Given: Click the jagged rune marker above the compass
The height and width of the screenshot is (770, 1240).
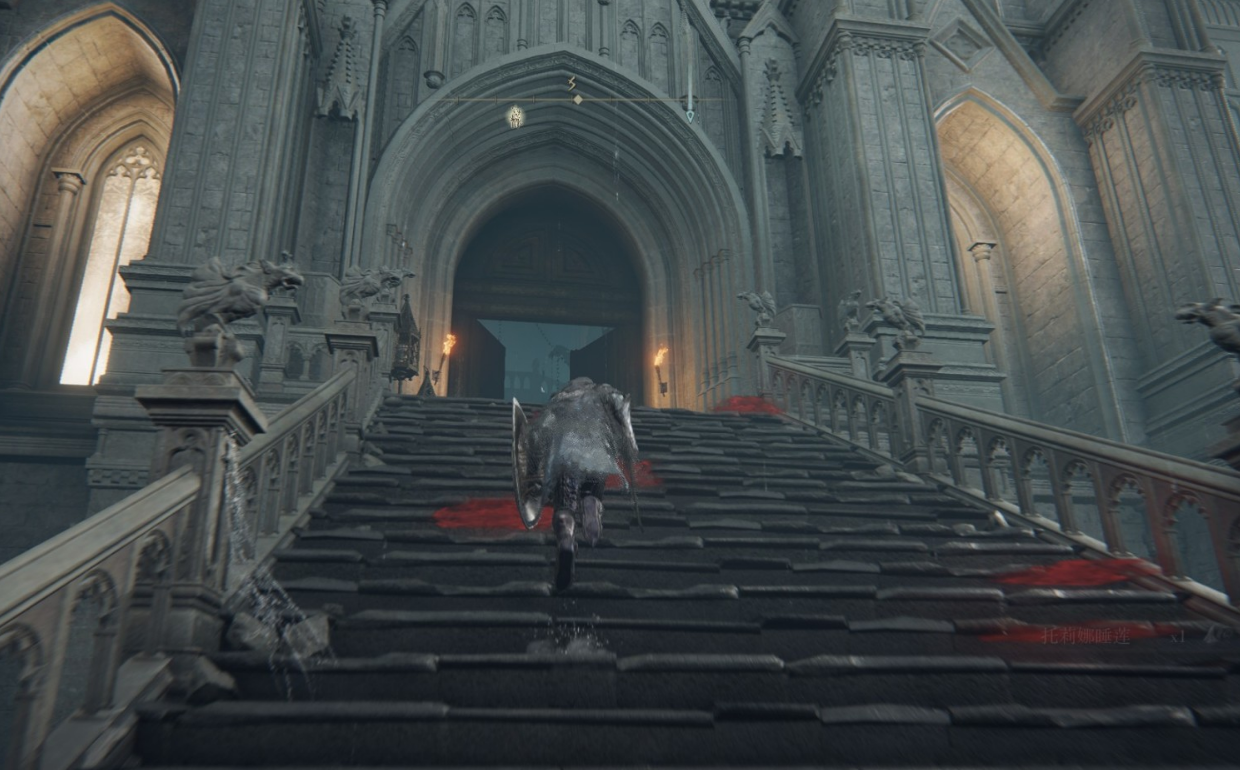Looking at the screenshot, I should pyautogui.click(x=572, y=84).
